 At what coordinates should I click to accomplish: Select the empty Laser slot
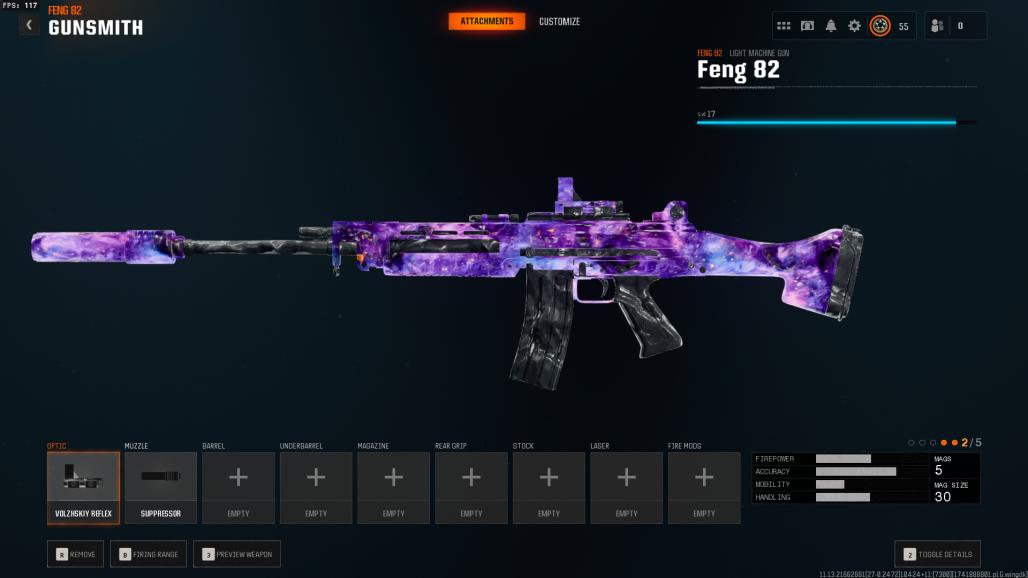coord(626,488)
